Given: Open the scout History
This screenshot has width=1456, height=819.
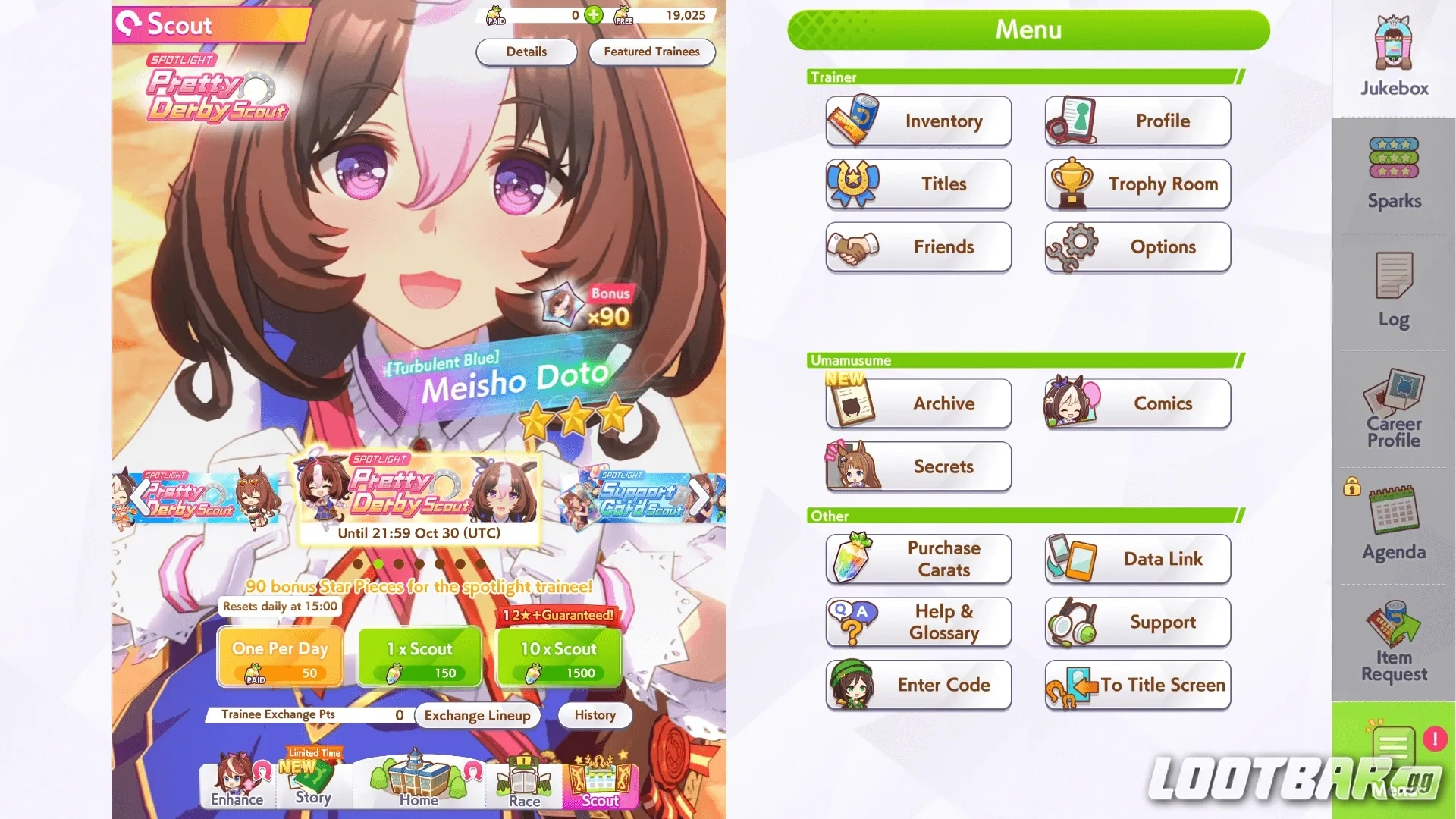Looking at the screenshot, I should [595, 715].
